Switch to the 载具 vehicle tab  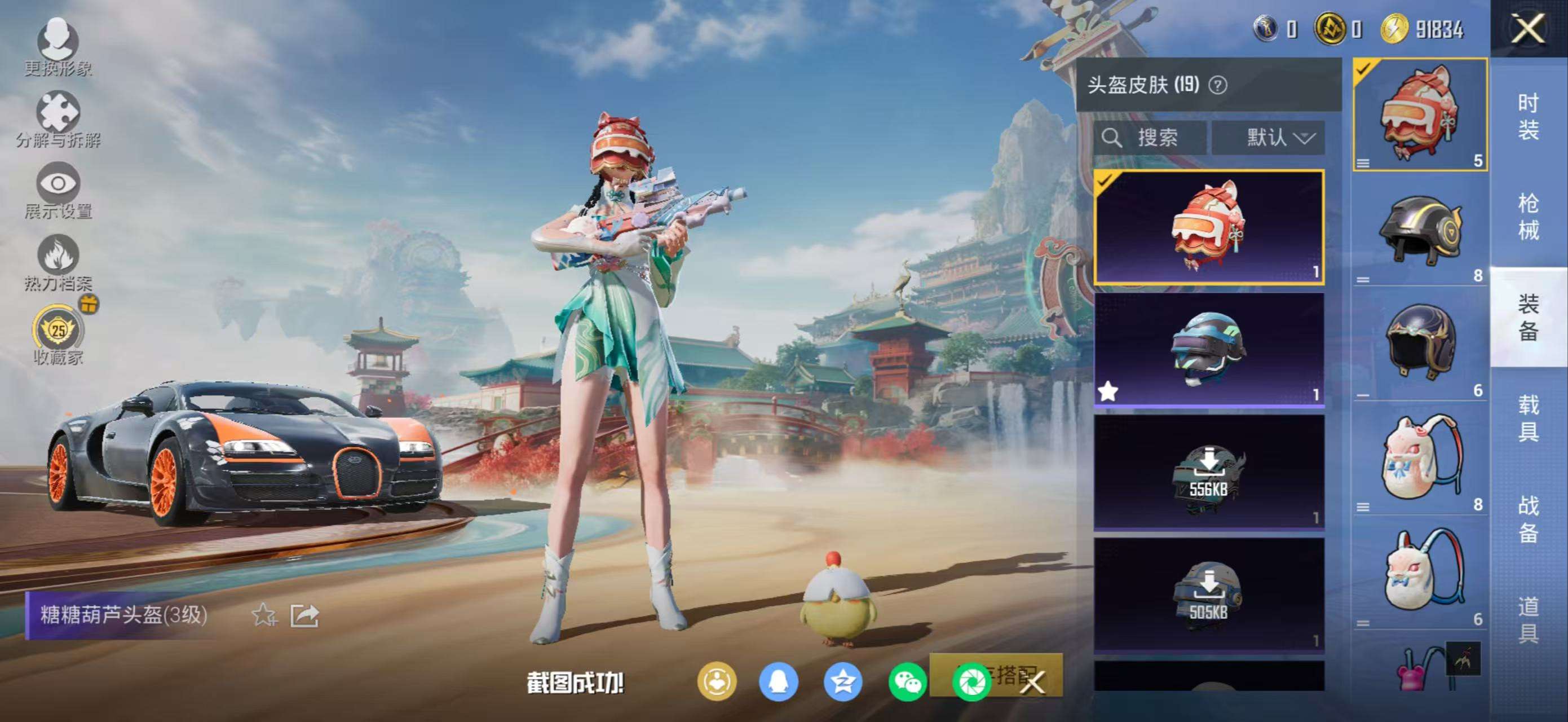(1528, 417)
